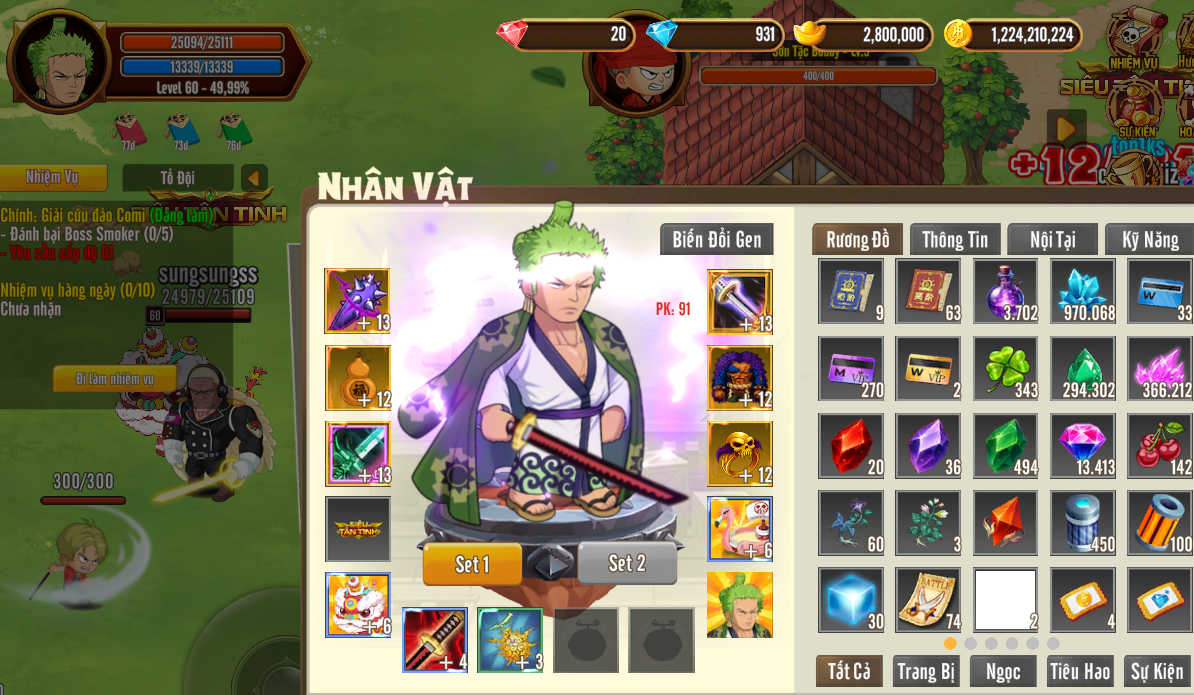Select the purple potion inventory slot
Image resolution: width=1194 pixels, height=695 pixels.
[x=1005, y=291]
